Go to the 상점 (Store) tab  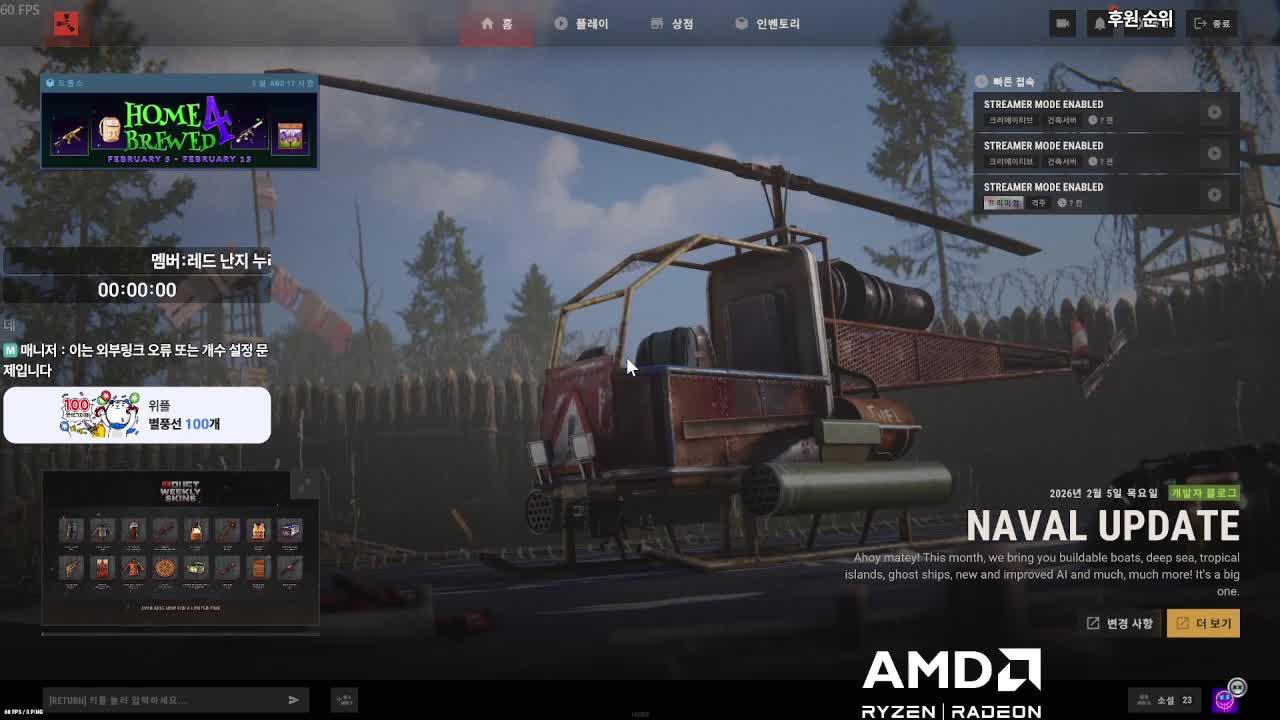tap(672, 24)
